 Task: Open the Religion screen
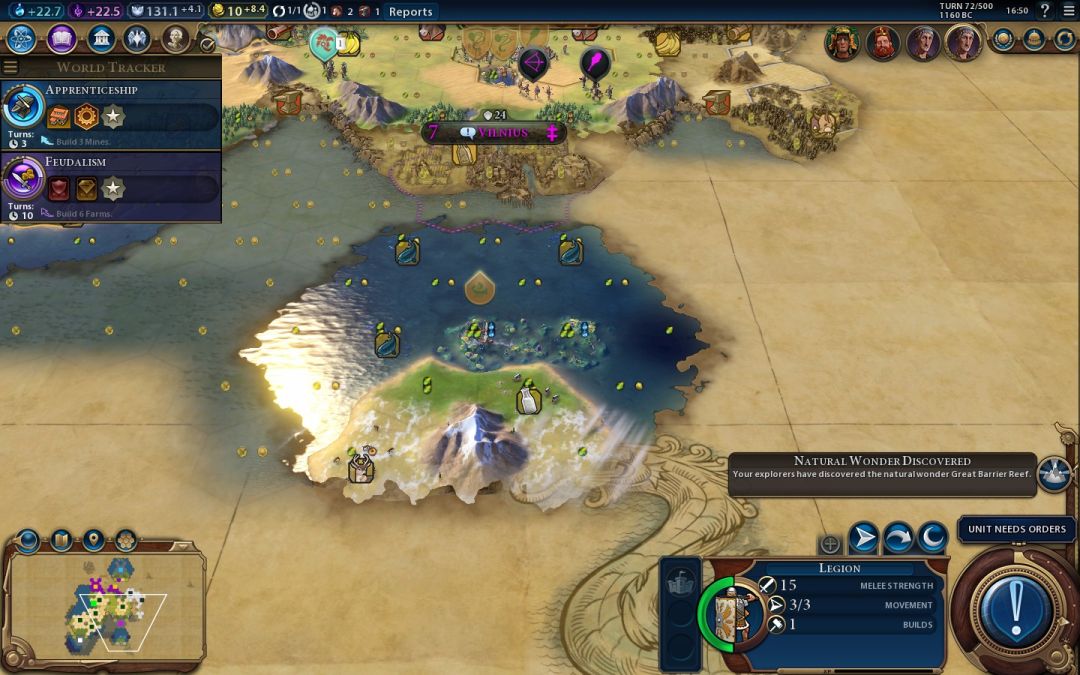(x=137, y=39)
